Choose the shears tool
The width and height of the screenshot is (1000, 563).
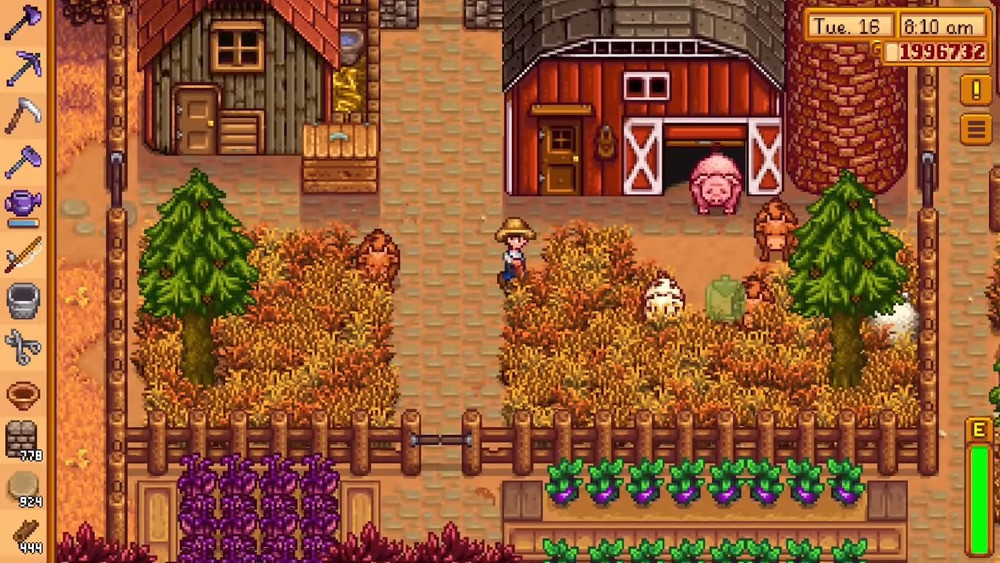22,346
